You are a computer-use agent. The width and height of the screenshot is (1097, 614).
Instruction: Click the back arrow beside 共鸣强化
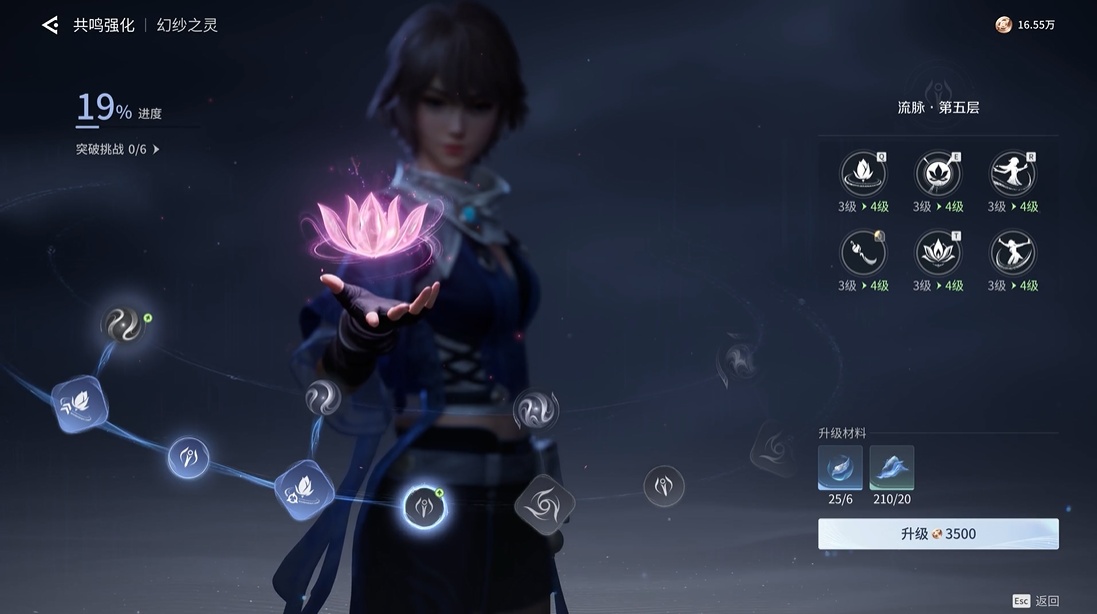pyautogui.click(x=50, y=25)
